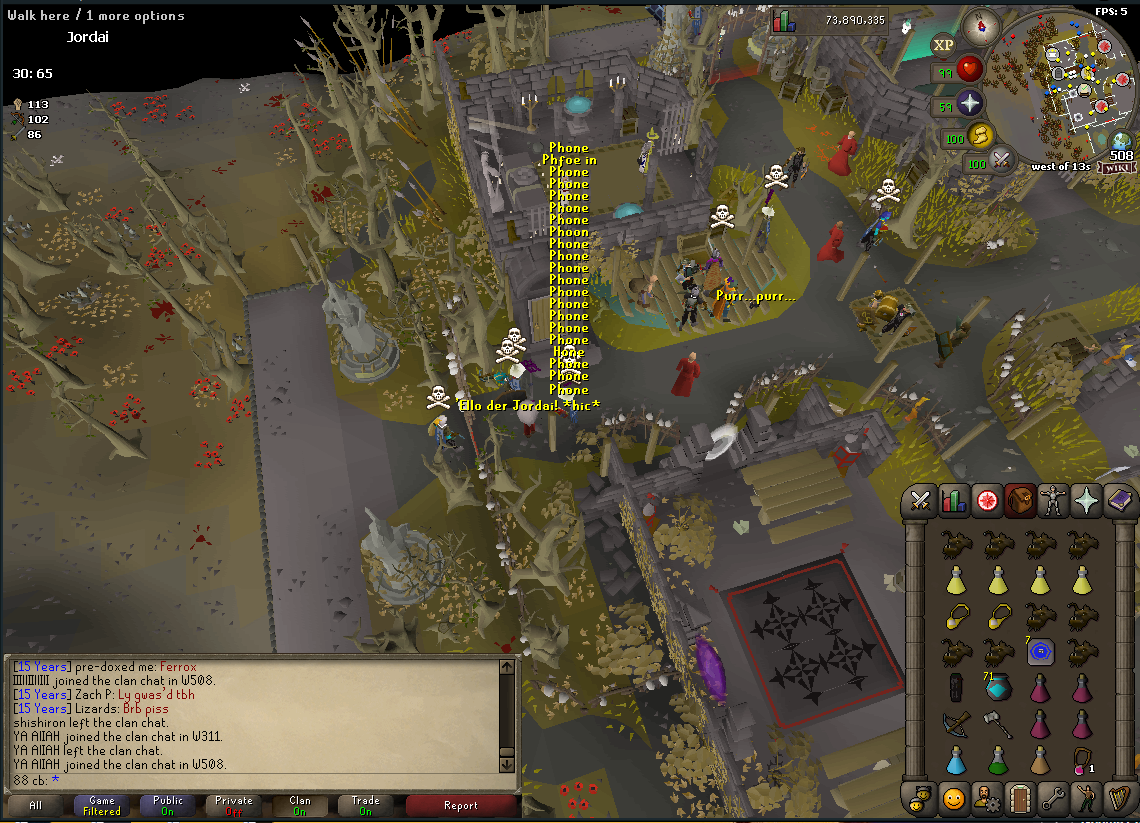The height and width of the screenshot is (823, 1140).
Task: Switch to the Clan chat filter
Action: tap(300, 805)
